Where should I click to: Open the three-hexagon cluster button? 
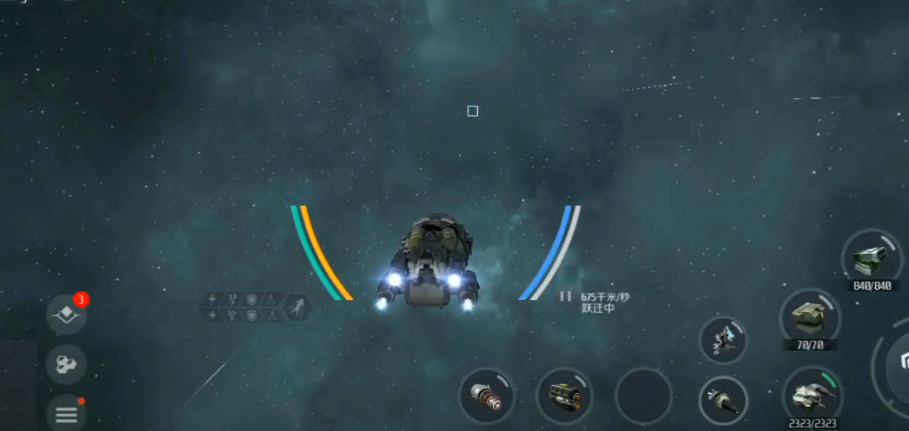point(66,364)
